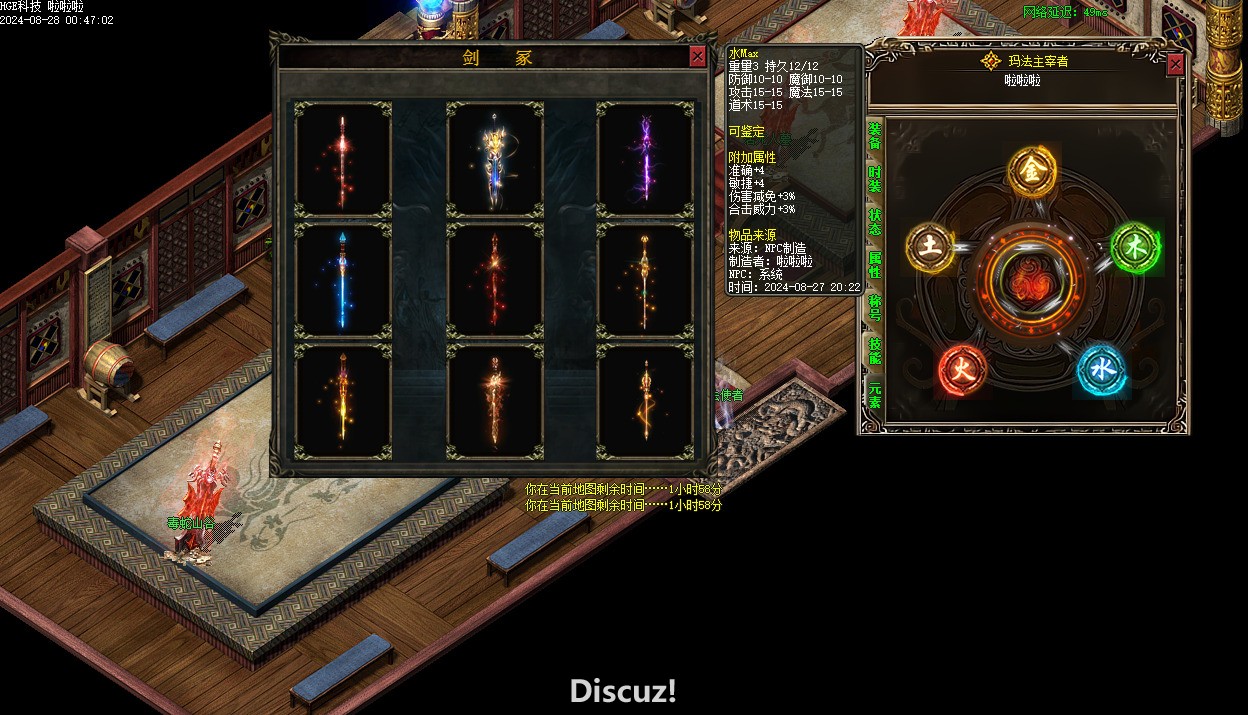The width and height of the screenshot is (1248, 715).
Task: Click the gold 金 element orb
Action: (x=1031, y=172)
